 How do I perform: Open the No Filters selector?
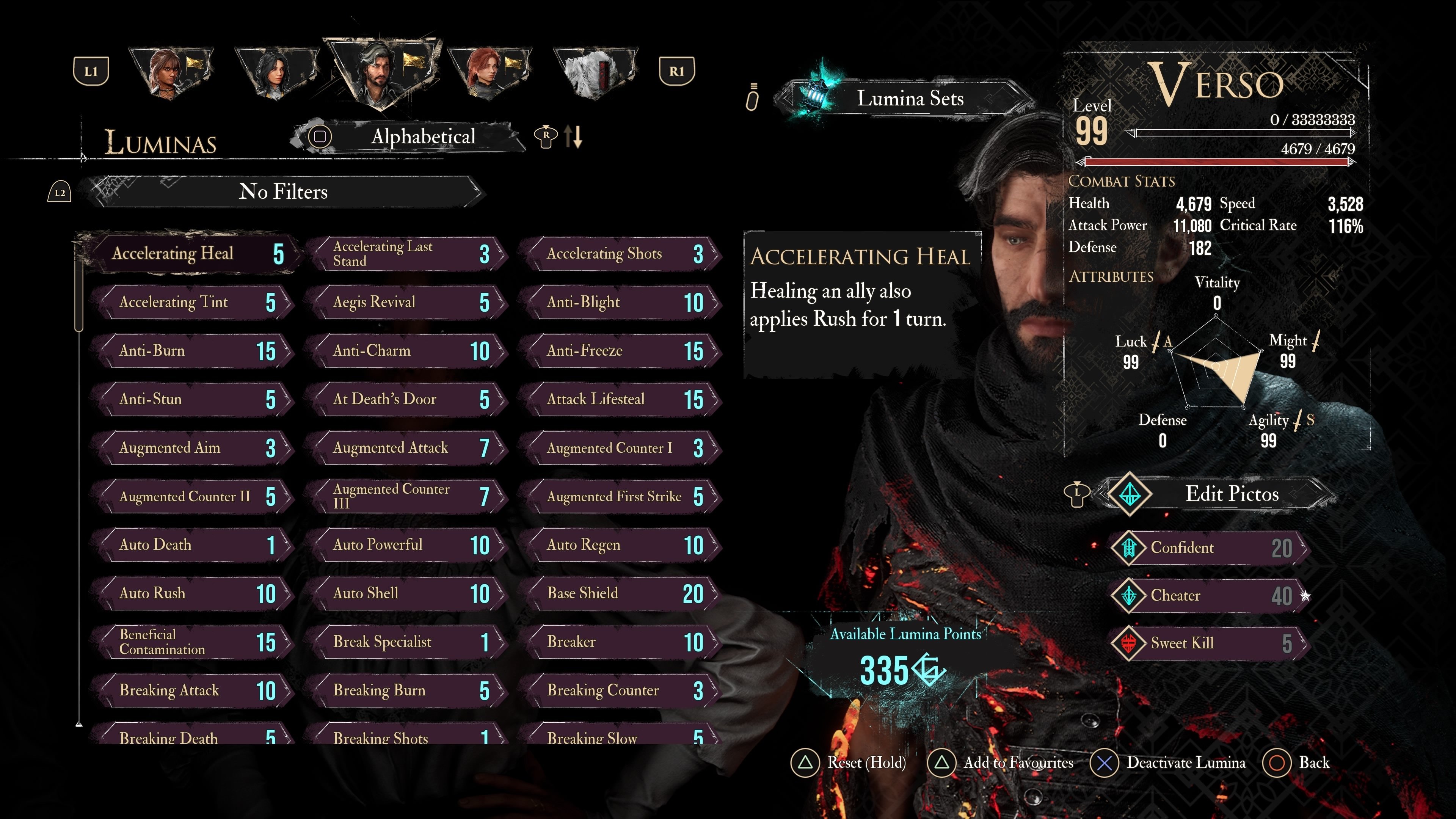[282, 192]
